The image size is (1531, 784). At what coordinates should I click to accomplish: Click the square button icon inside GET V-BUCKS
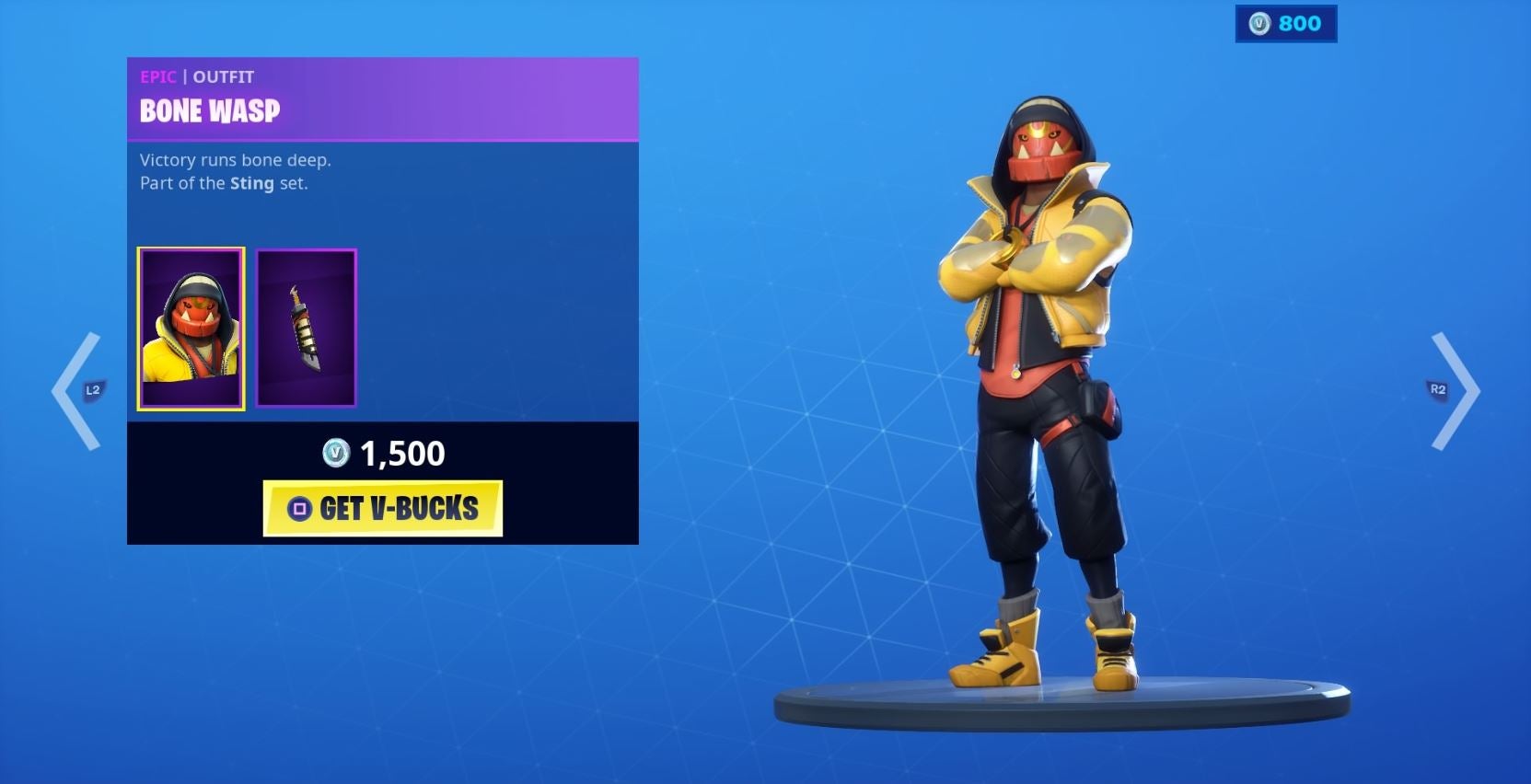[299, 509]
